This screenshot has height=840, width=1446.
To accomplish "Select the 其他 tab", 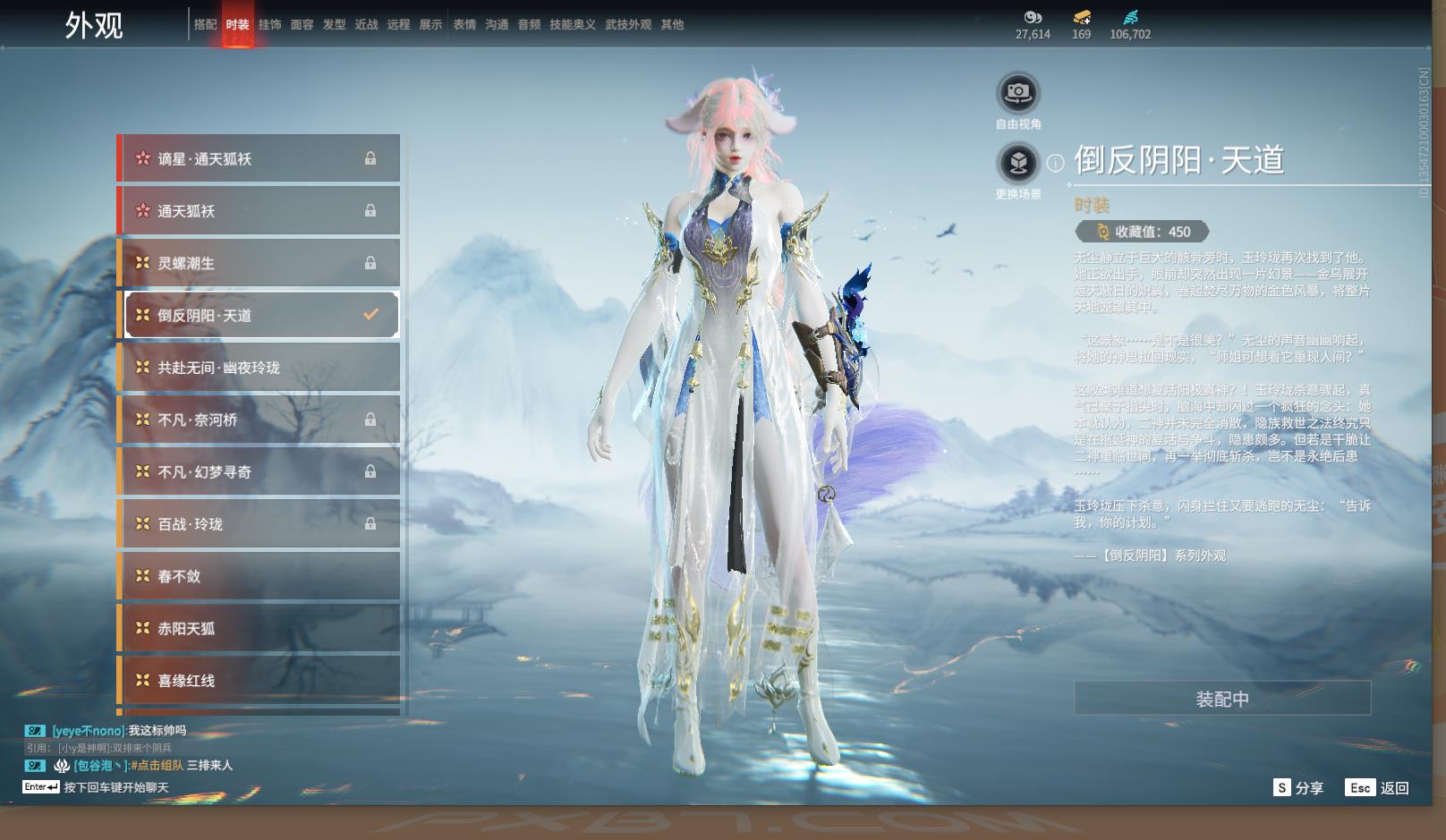I will tap(672, 25).
